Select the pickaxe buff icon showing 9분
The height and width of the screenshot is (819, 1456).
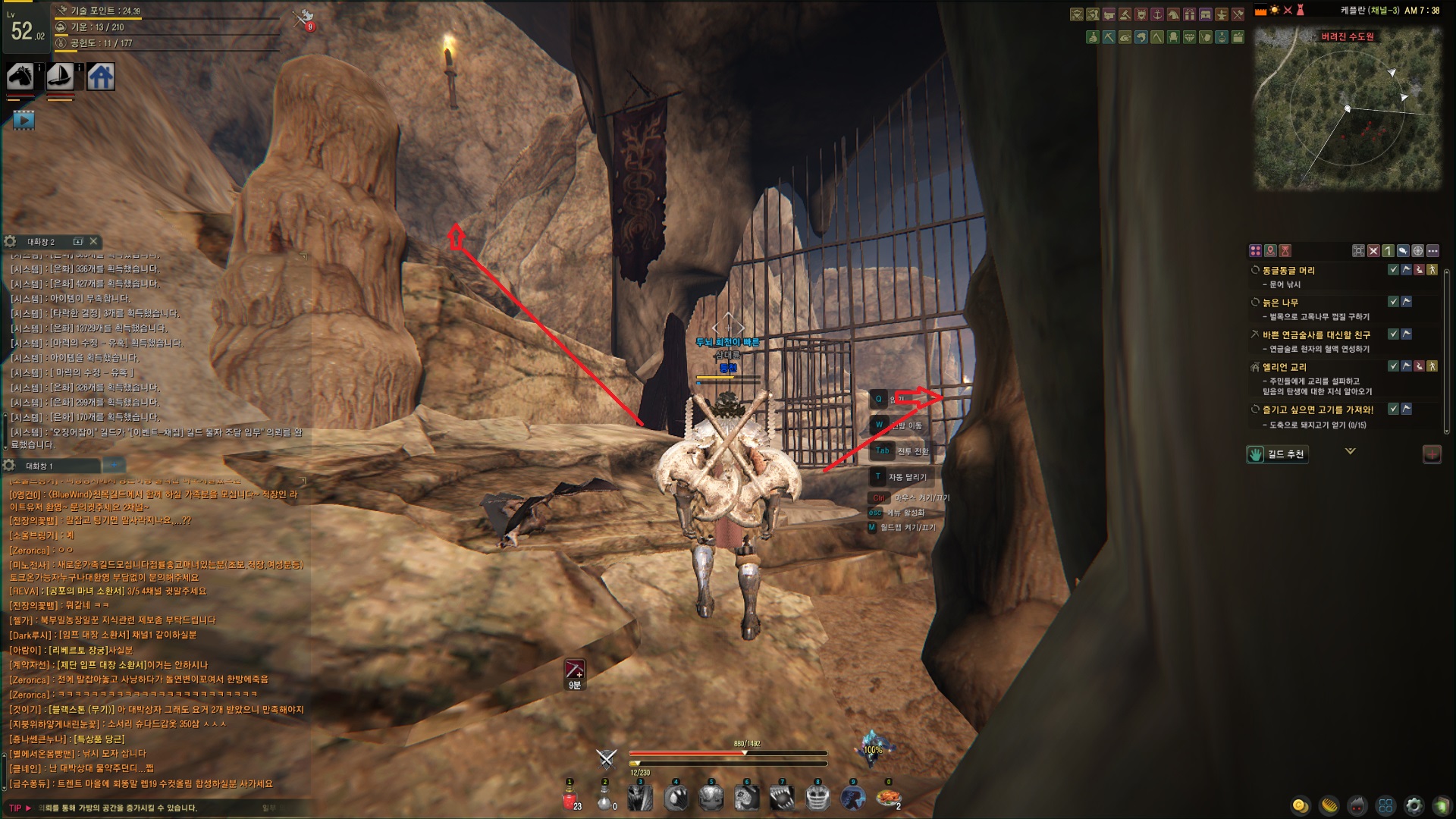(575, 670)
